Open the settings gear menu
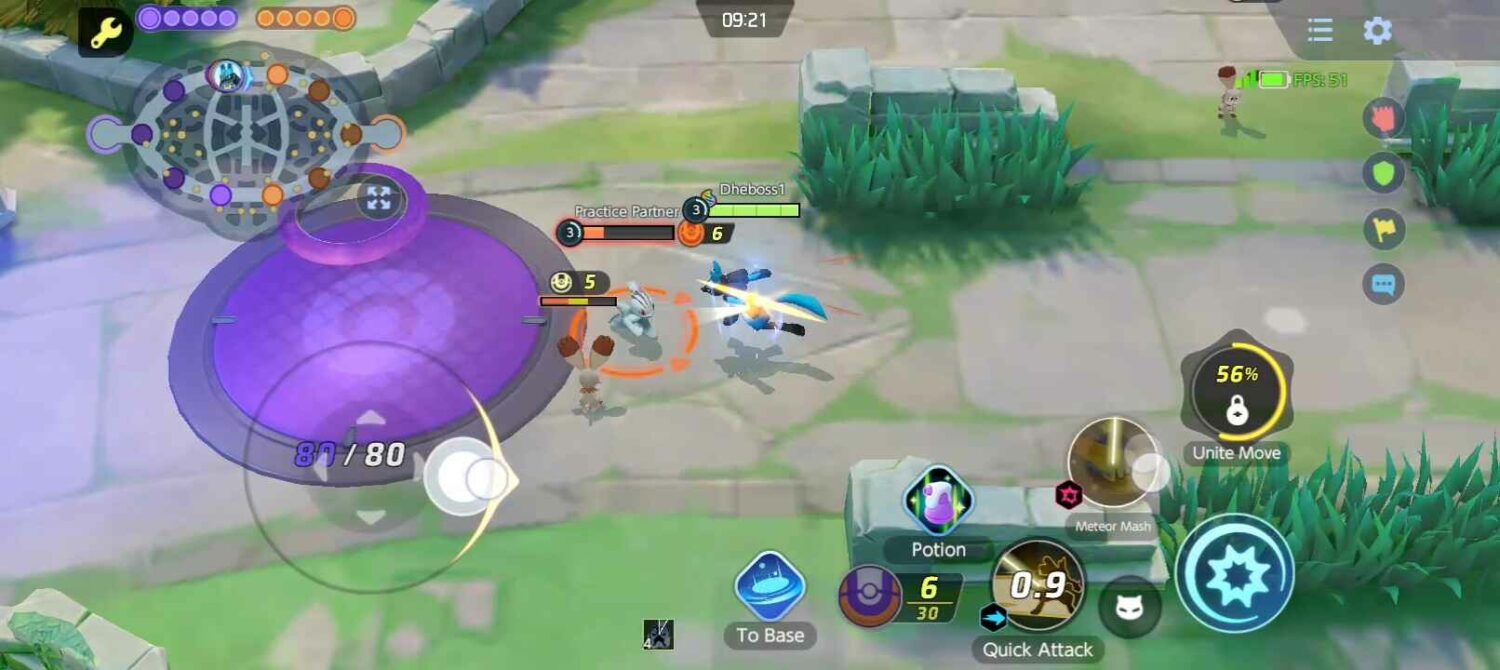This screenshot has width=1500, height=670. (1377, 30)
